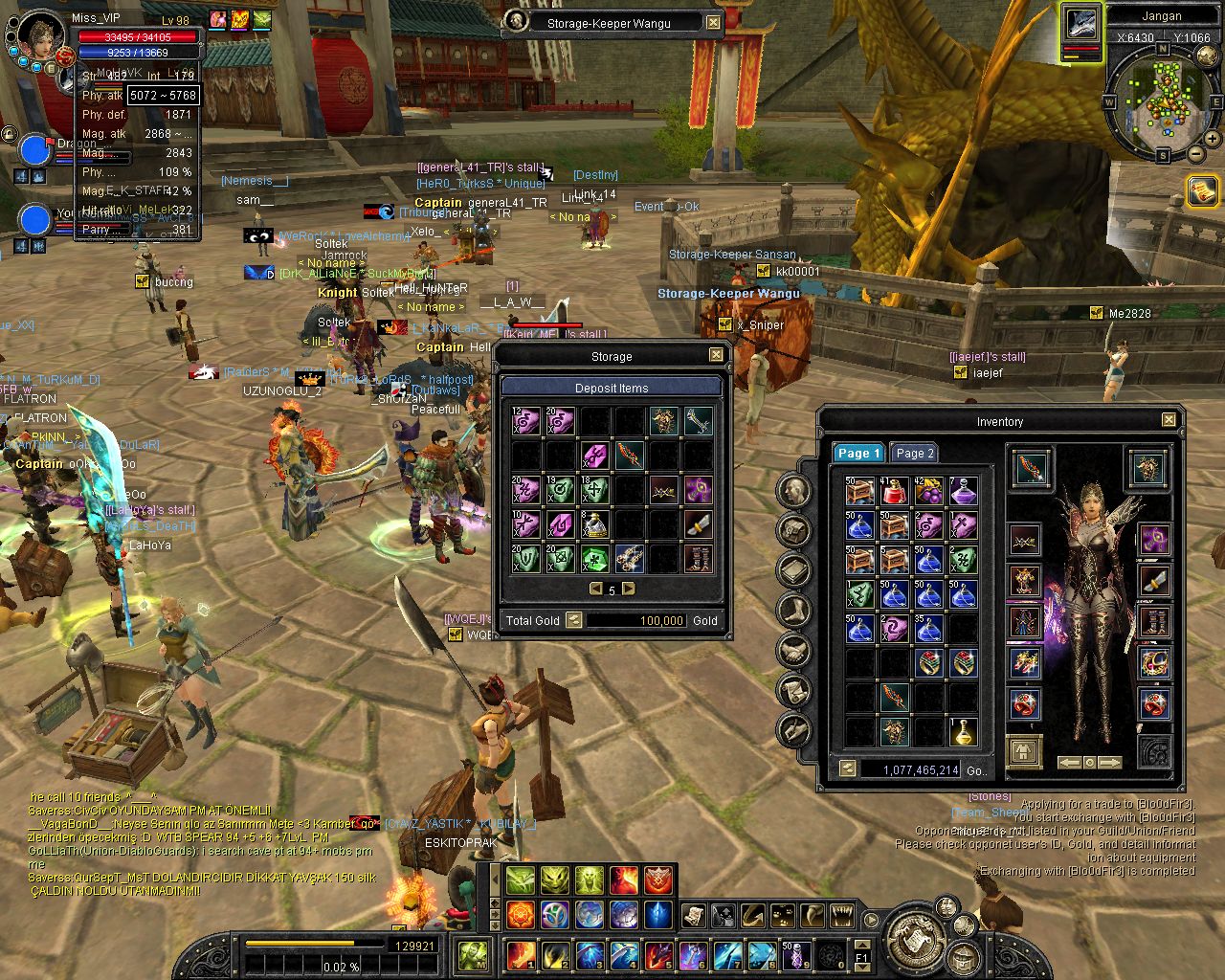Close the Storage-Keeper Wangu target bar
Image resolution: width=1225 pixels, height=980 pixels.
click(x=714, y=22)
